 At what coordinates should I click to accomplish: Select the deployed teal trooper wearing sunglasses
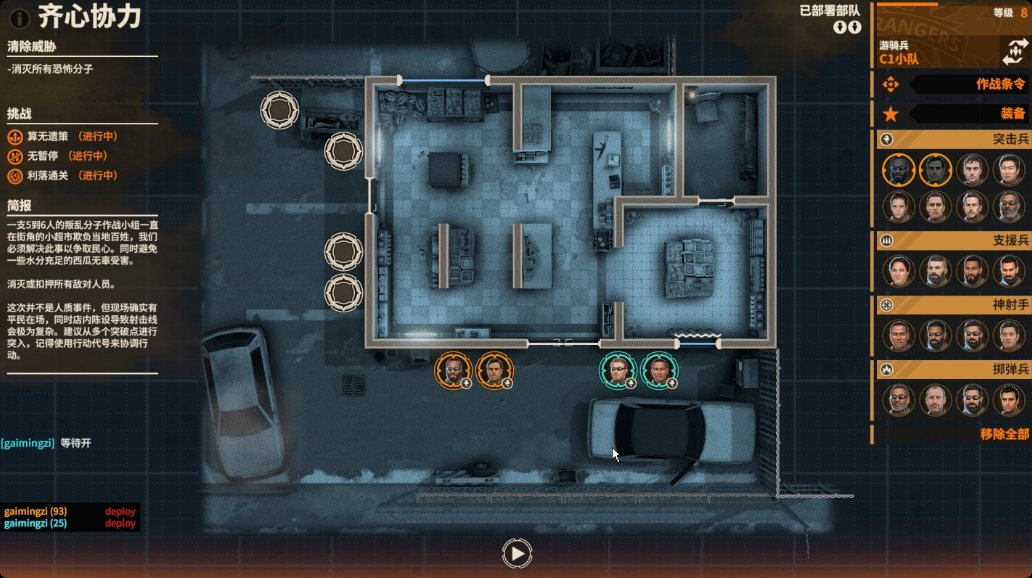pos(618,370)
